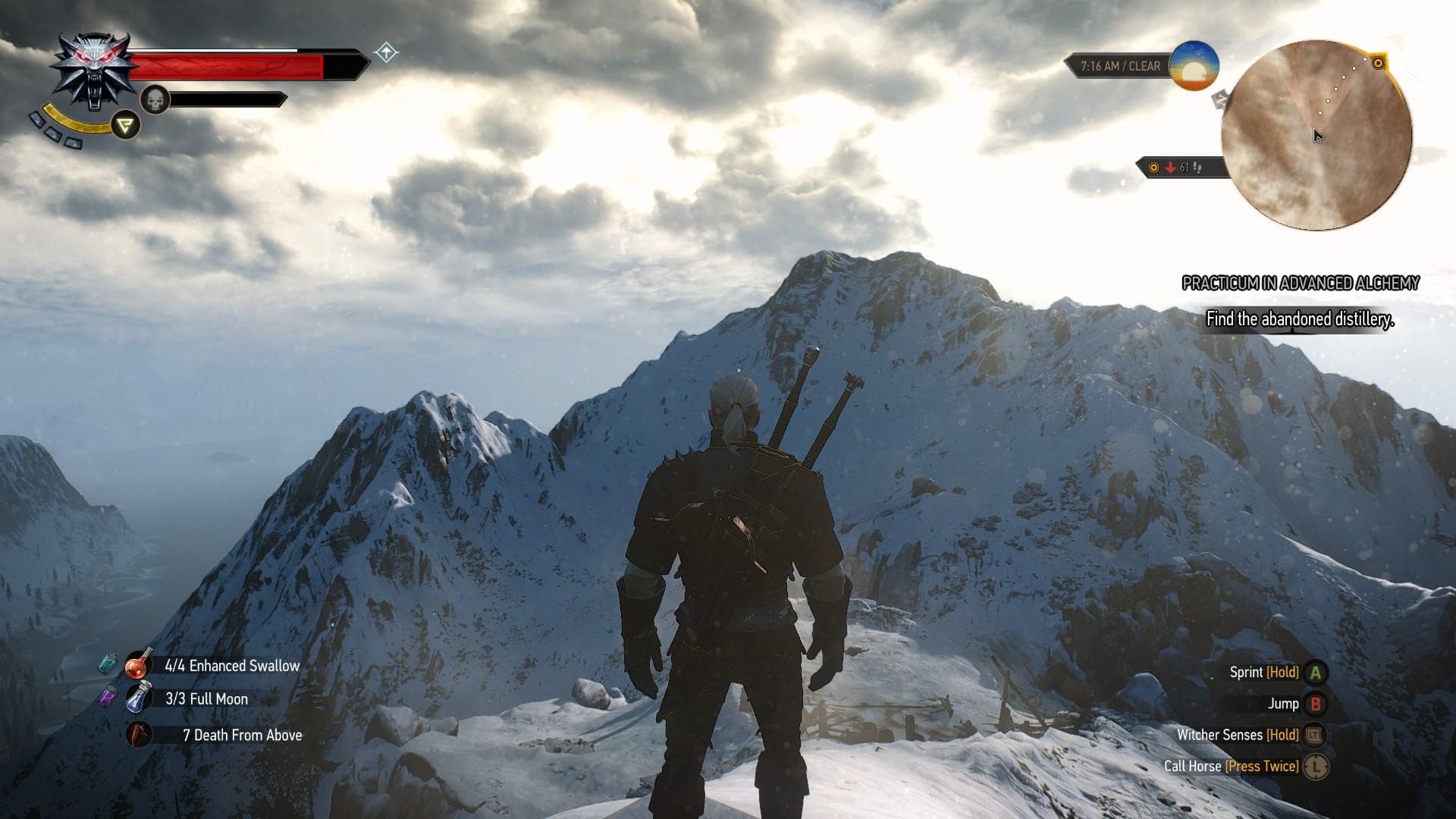
Task: Click the footprints icon on the distance indicator
Action: tap(1197, 168)
